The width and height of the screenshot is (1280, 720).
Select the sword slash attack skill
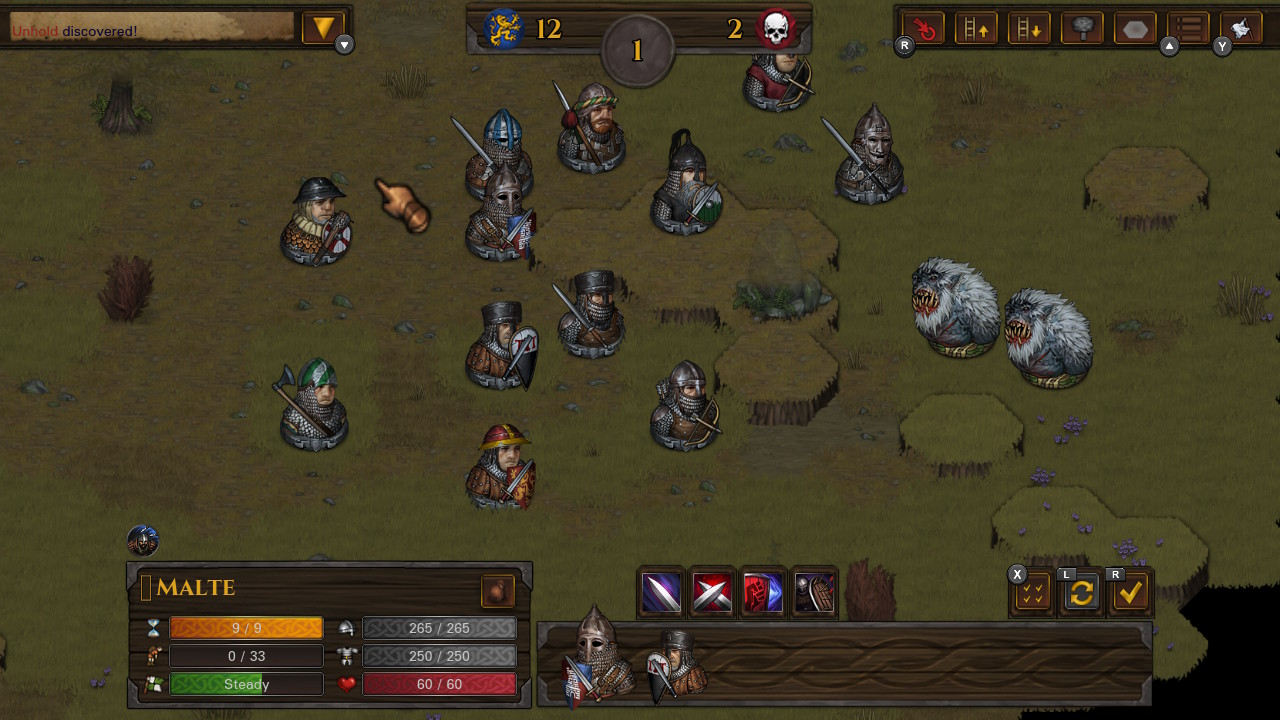coord(659,590)
